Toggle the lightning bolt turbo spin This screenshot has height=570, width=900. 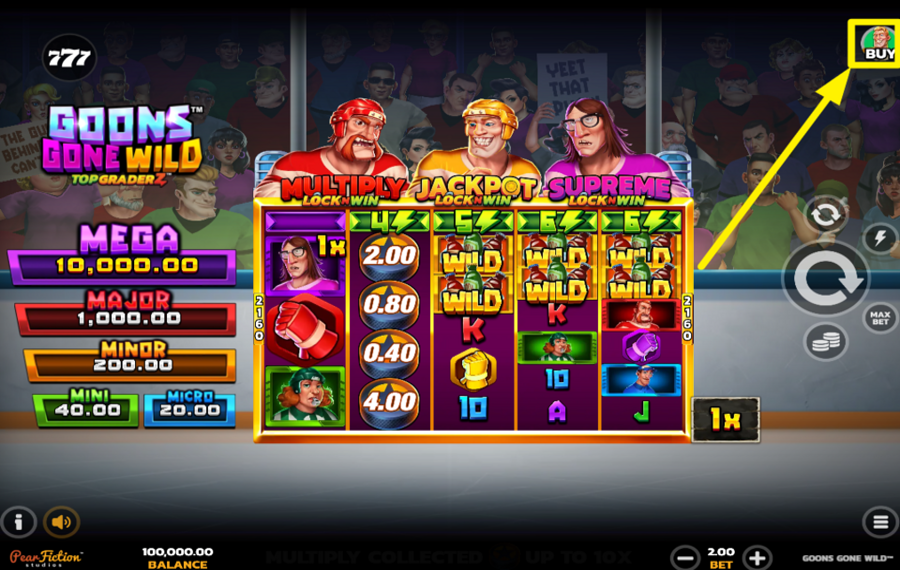pos(879,238)
